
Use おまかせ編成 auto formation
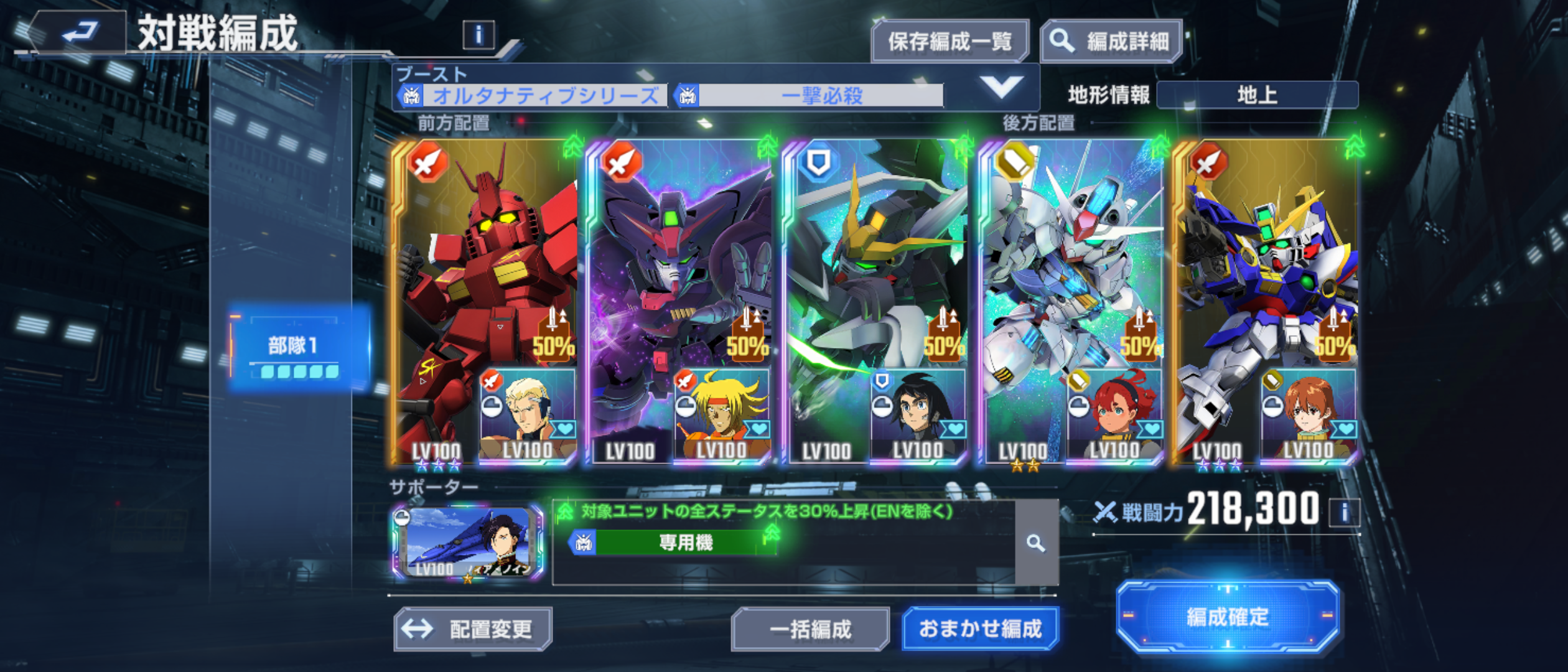coord(980,629)
